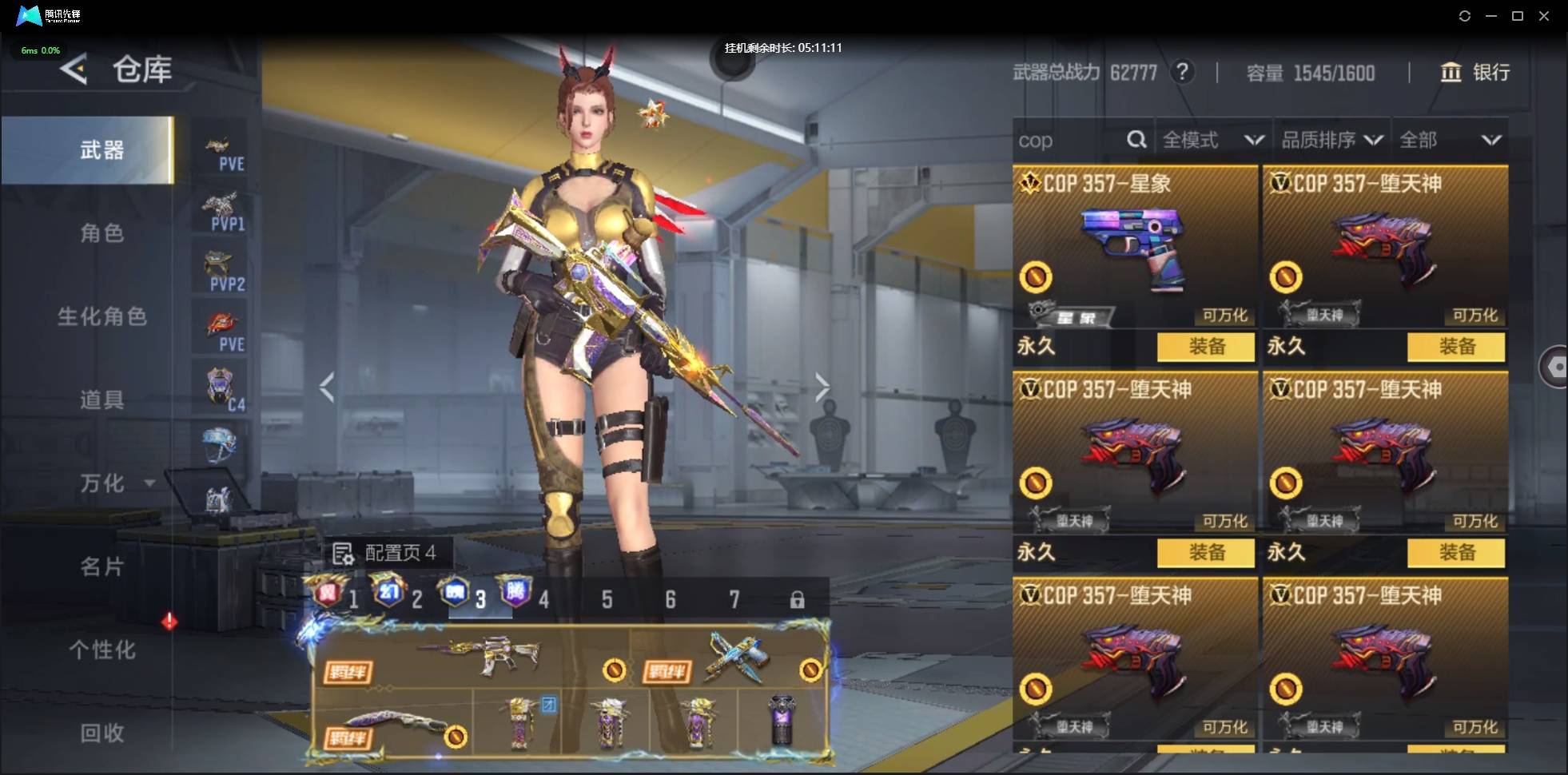1568x775 pixels.
Task: Open the 银行 bank
Action: click(x=1475, y=73)
